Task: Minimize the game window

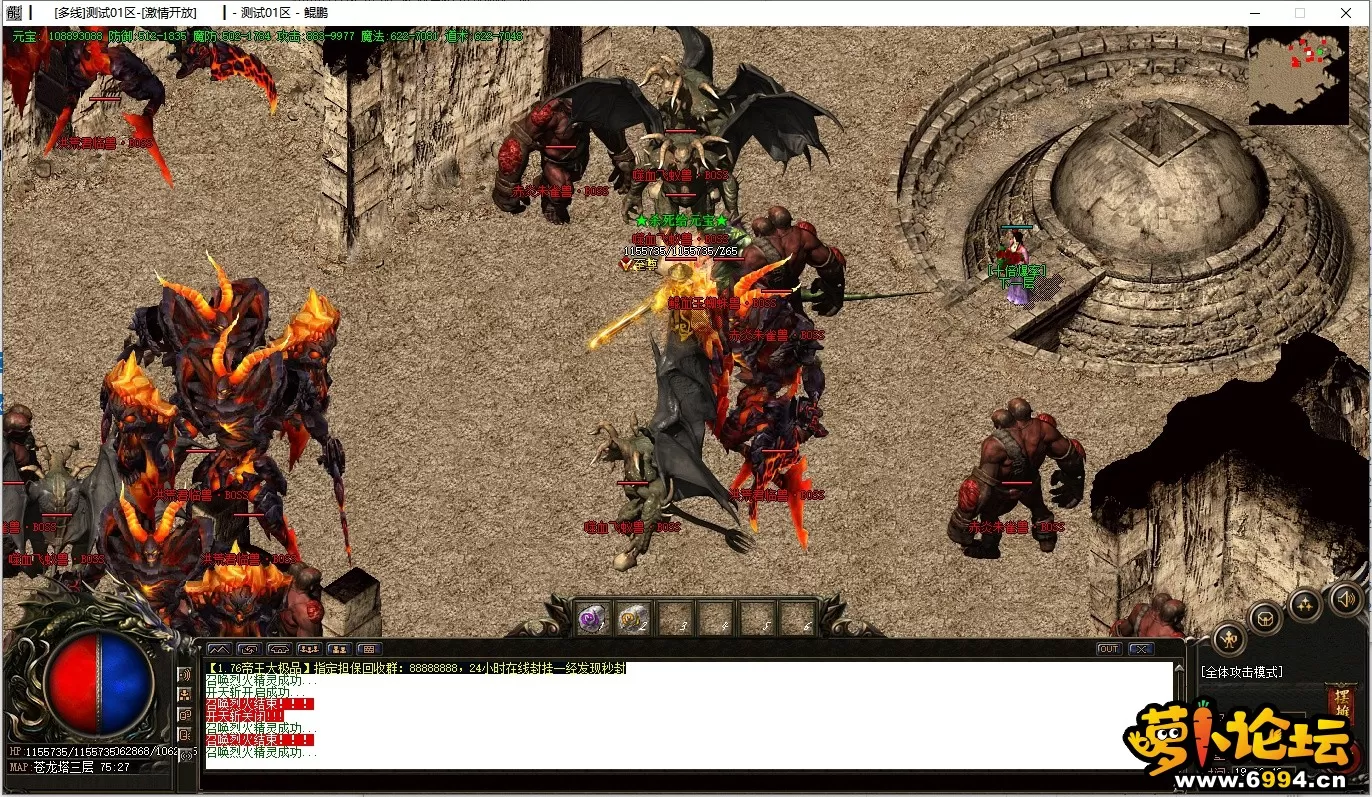Action: pyautogui.click(x=1254, y=13)
